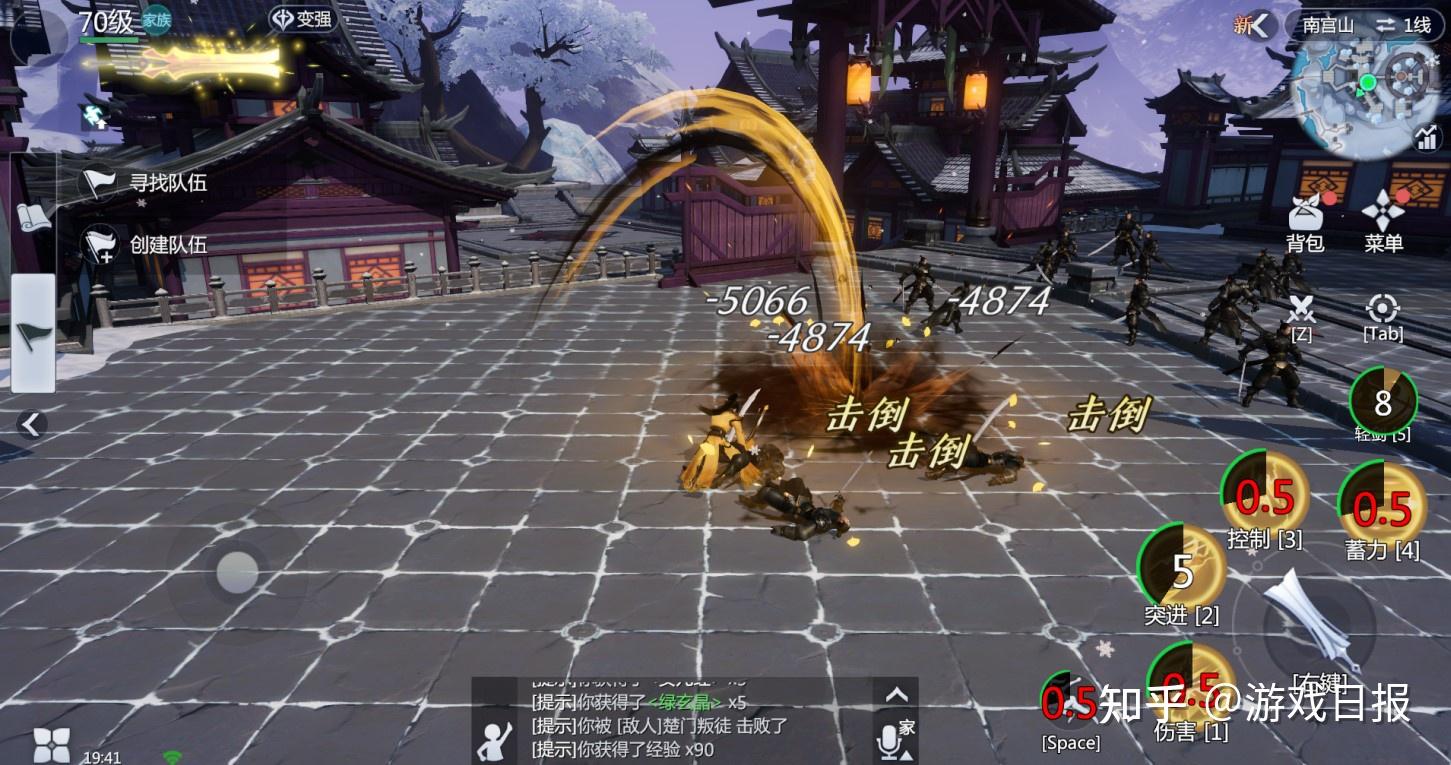Activate the 控制 control skill
The height and width of the screenshot is (765, 1451).
pos(1264,494)
